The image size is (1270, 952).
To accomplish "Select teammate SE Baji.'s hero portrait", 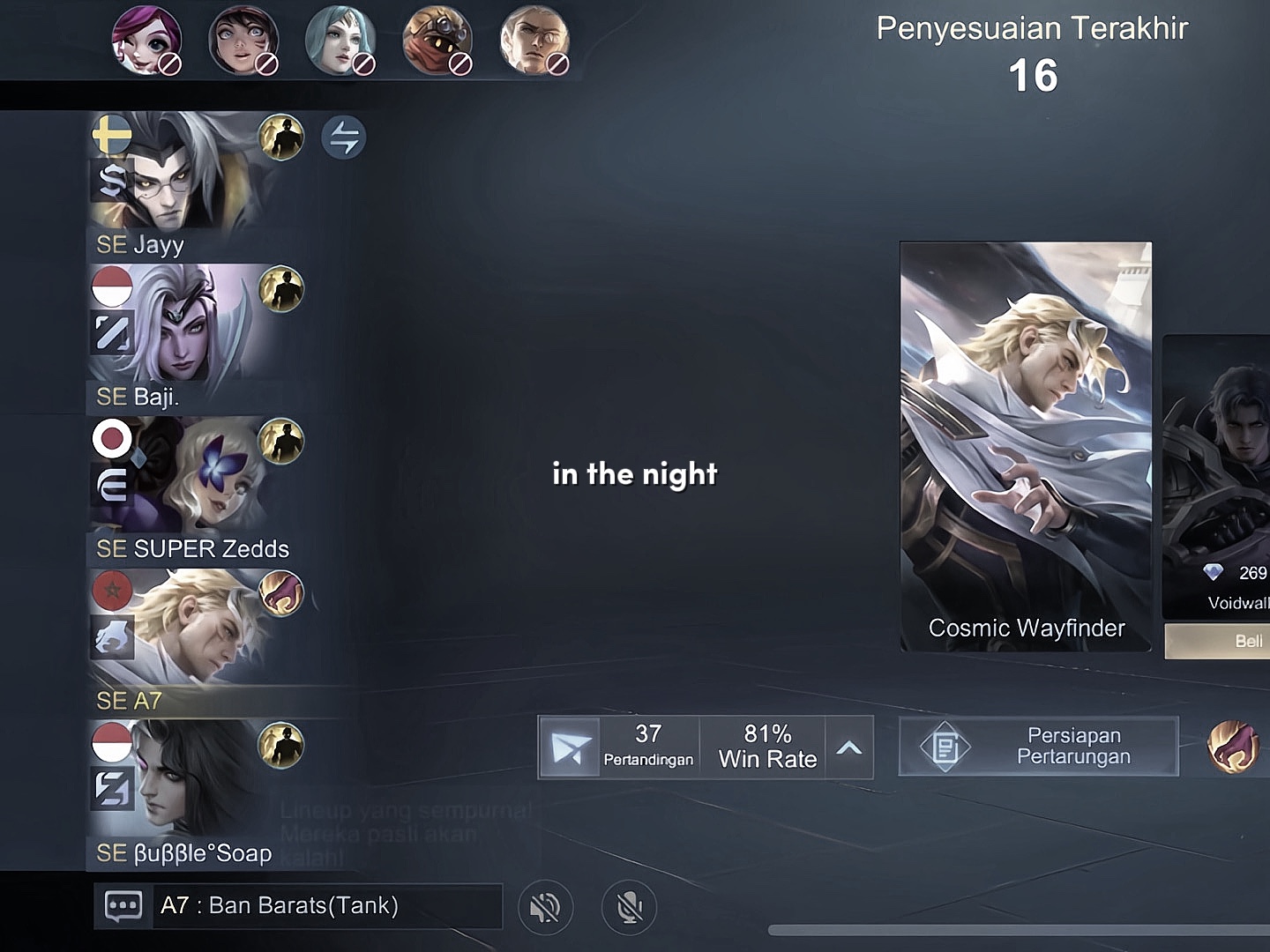I will tap(176, 324).
